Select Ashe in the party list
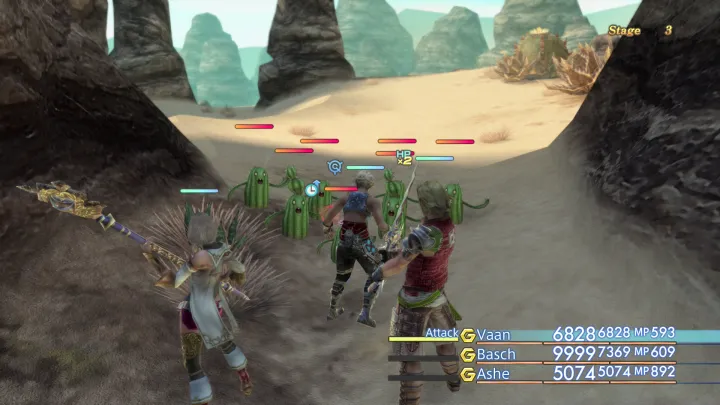Viewport: 720px width, 405px height. point(496,373)
